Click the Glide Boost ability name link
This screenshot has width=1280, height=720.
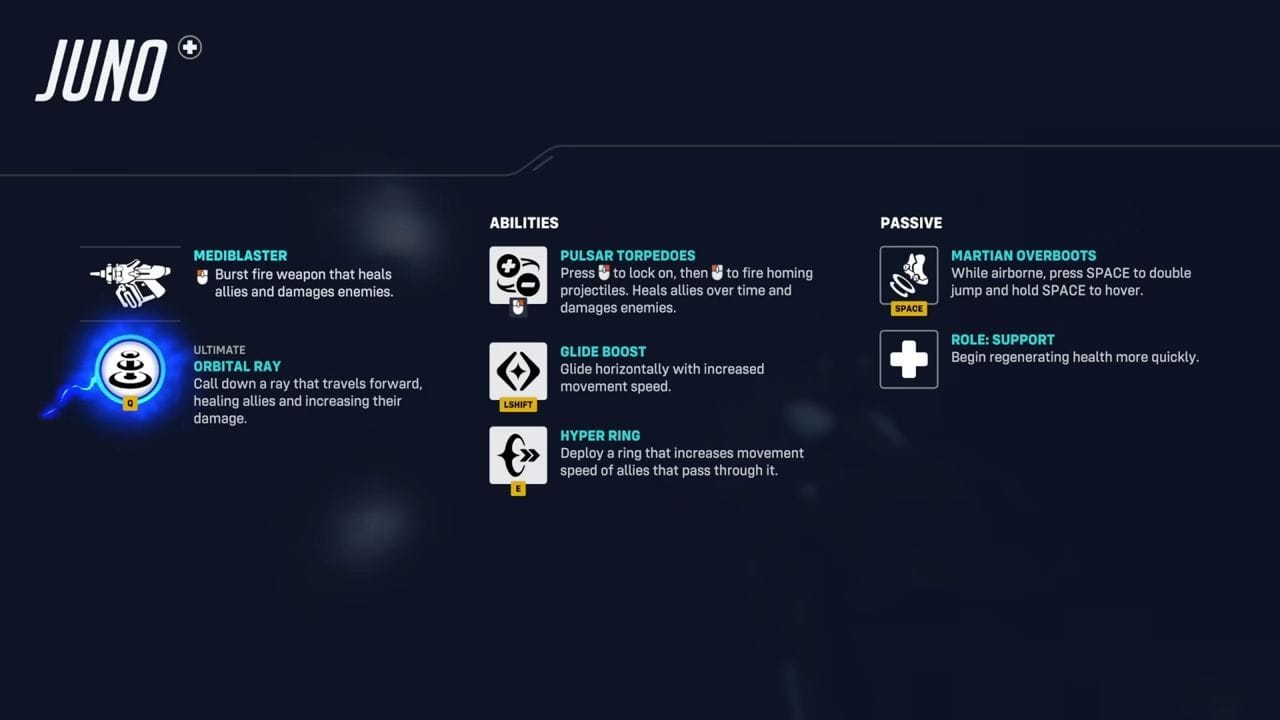(603, 351)
